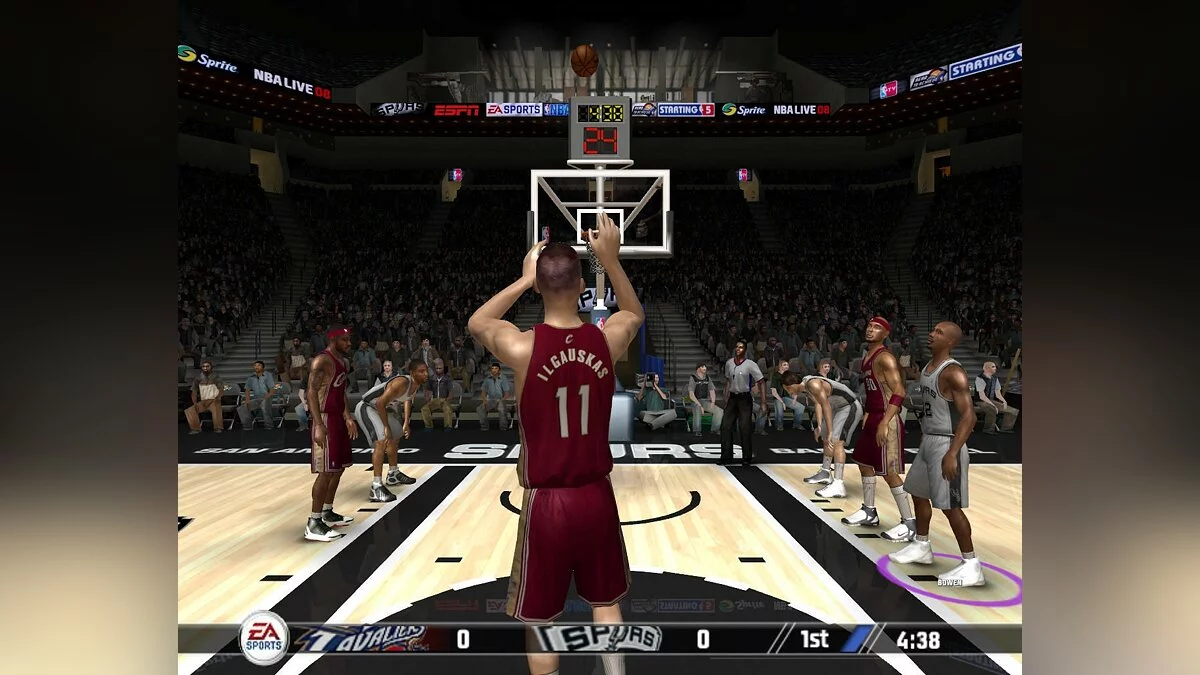Select the Cavaliers team logo on the scorebar
Image resolution: width=1200 pixels, height=675 pixels.
(362, 639)
